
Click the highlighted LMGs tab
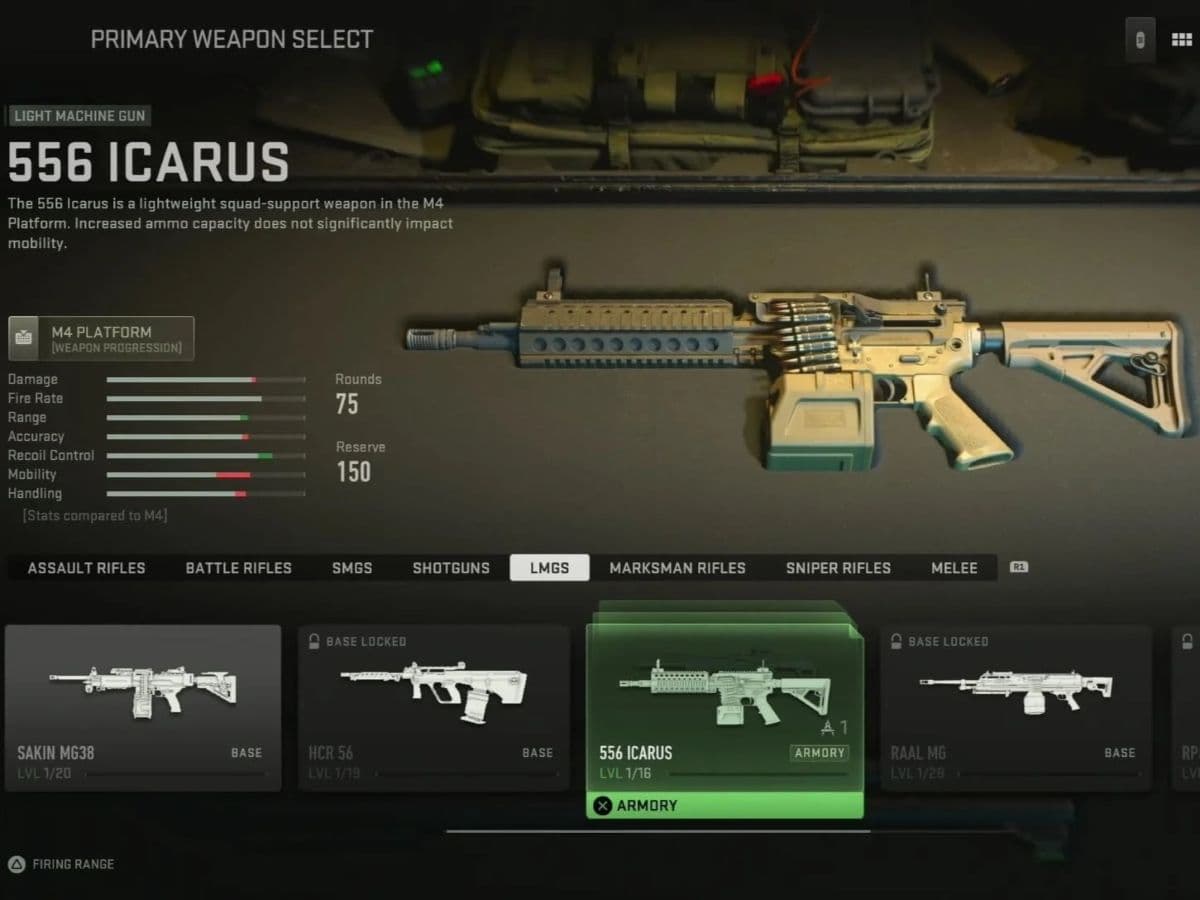point(549,568)
